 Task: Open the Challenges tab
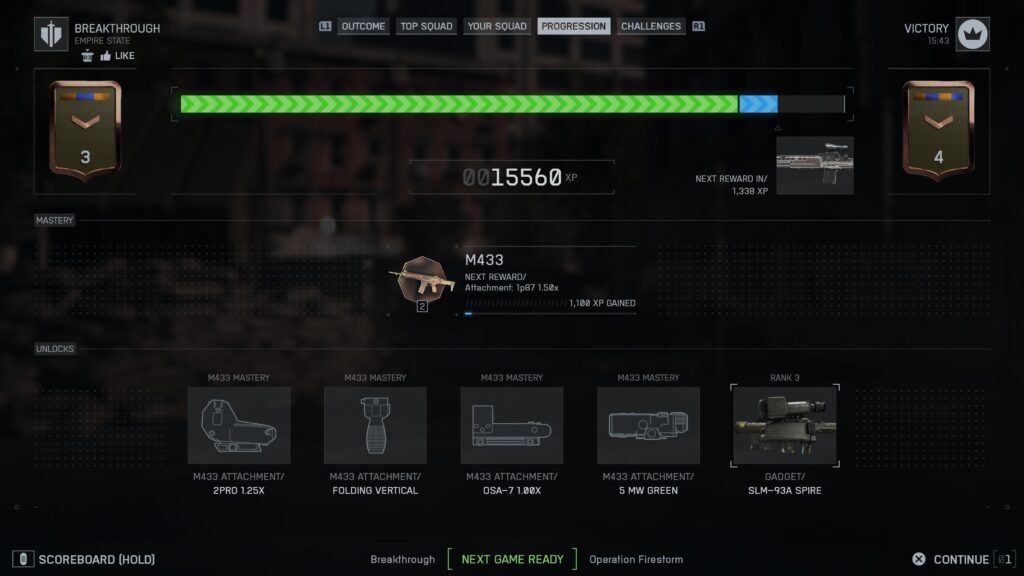(651, 27)
